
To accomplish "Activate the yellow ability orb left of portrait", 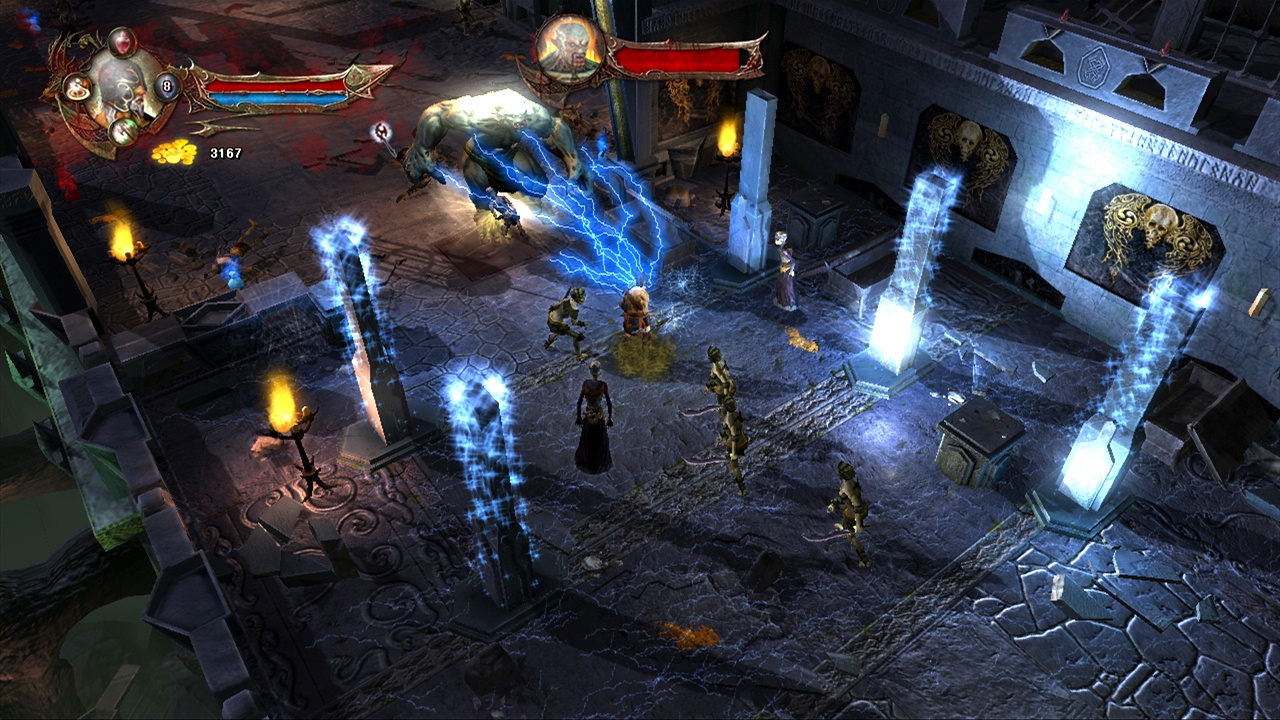I will 76,89.
